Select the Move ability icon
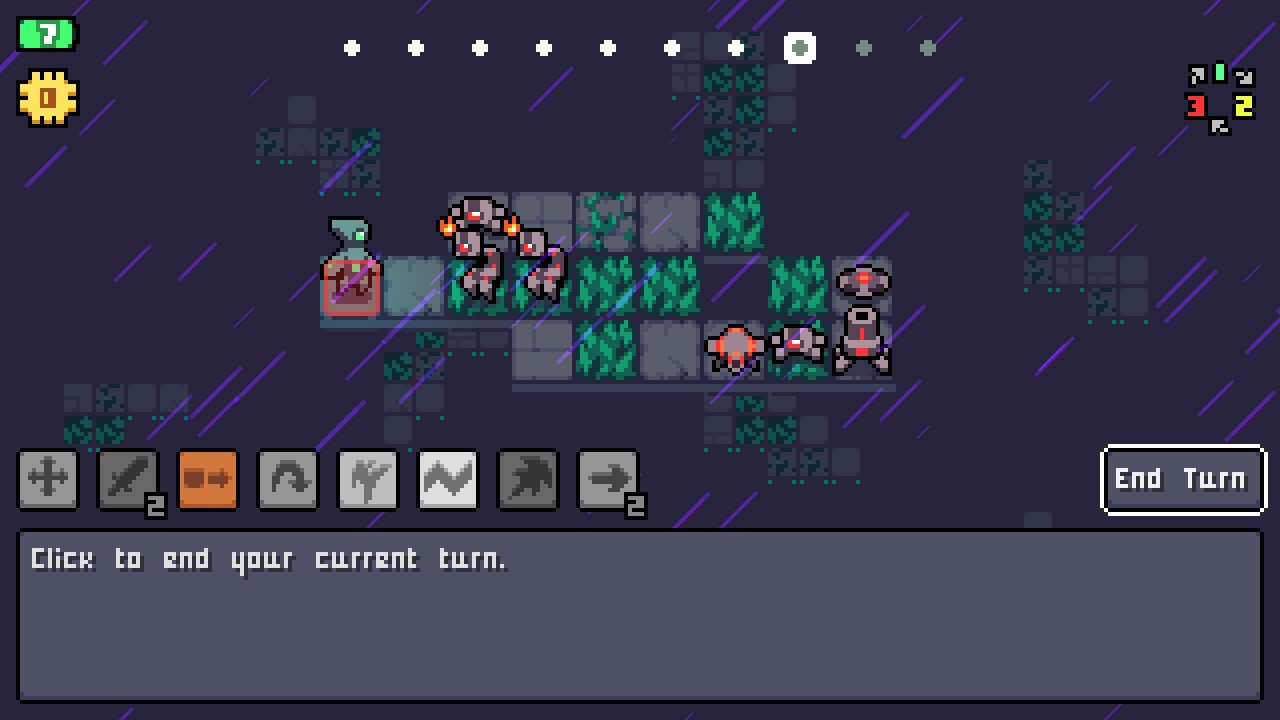1280x720 pixels. click(48, 479)
